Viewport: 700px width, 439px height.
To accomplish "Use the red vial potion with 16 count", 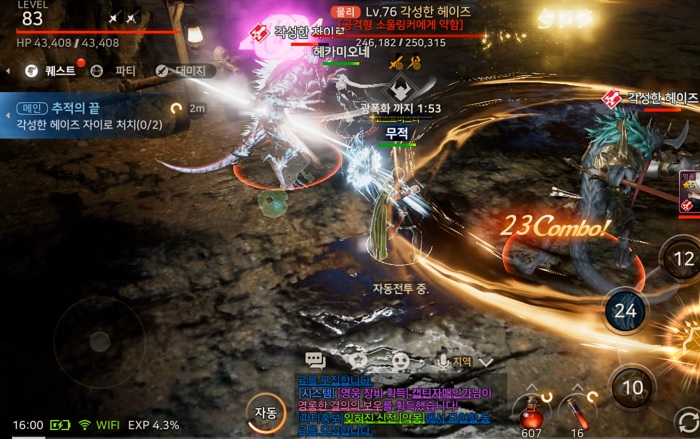I will click(x=577, y=410).
